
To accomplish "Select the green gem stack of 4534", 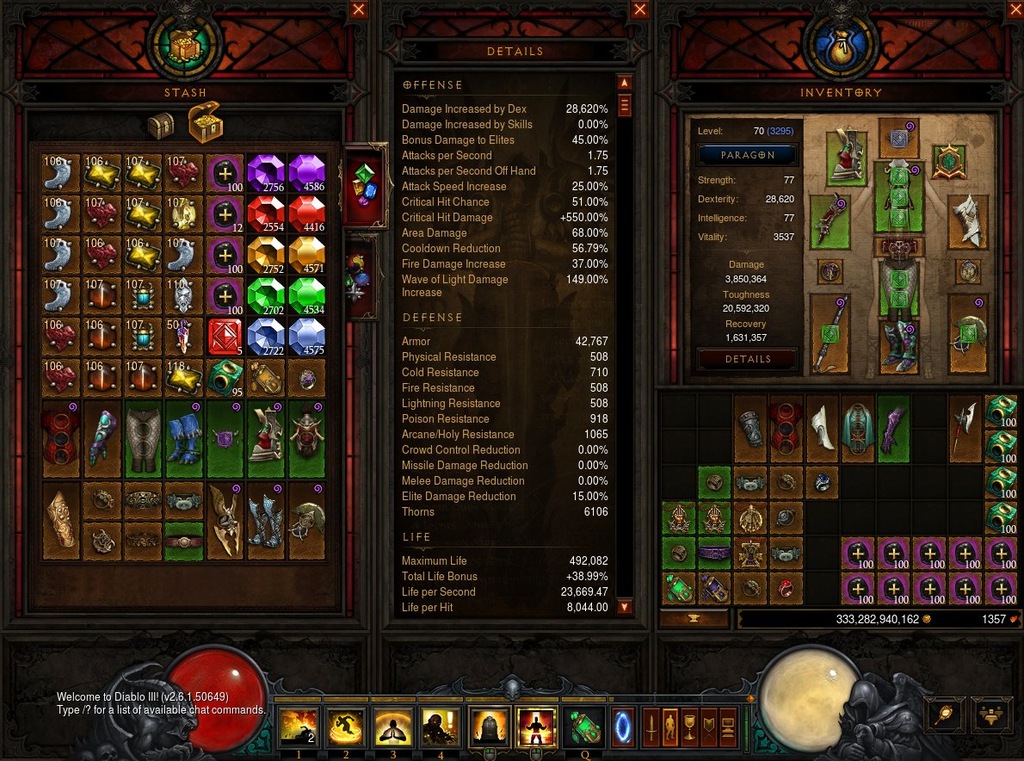I will pyautogui.click(x=307, y=295).
